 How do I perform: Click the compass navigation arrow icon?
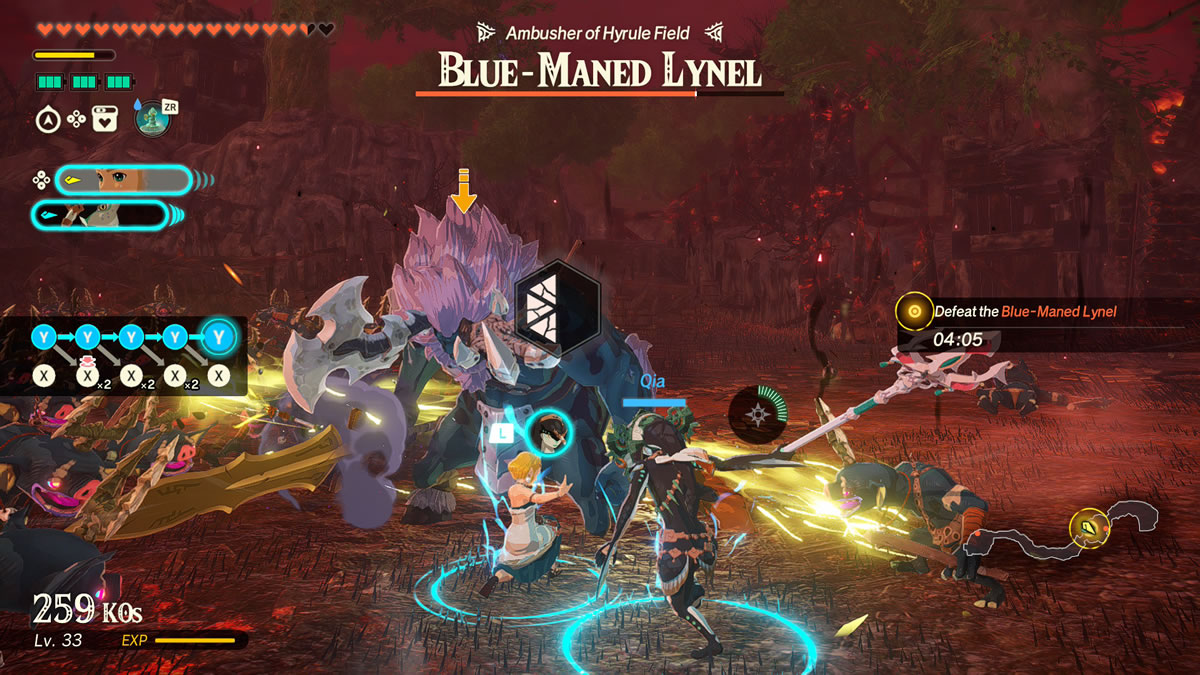[x=47, y=119]
